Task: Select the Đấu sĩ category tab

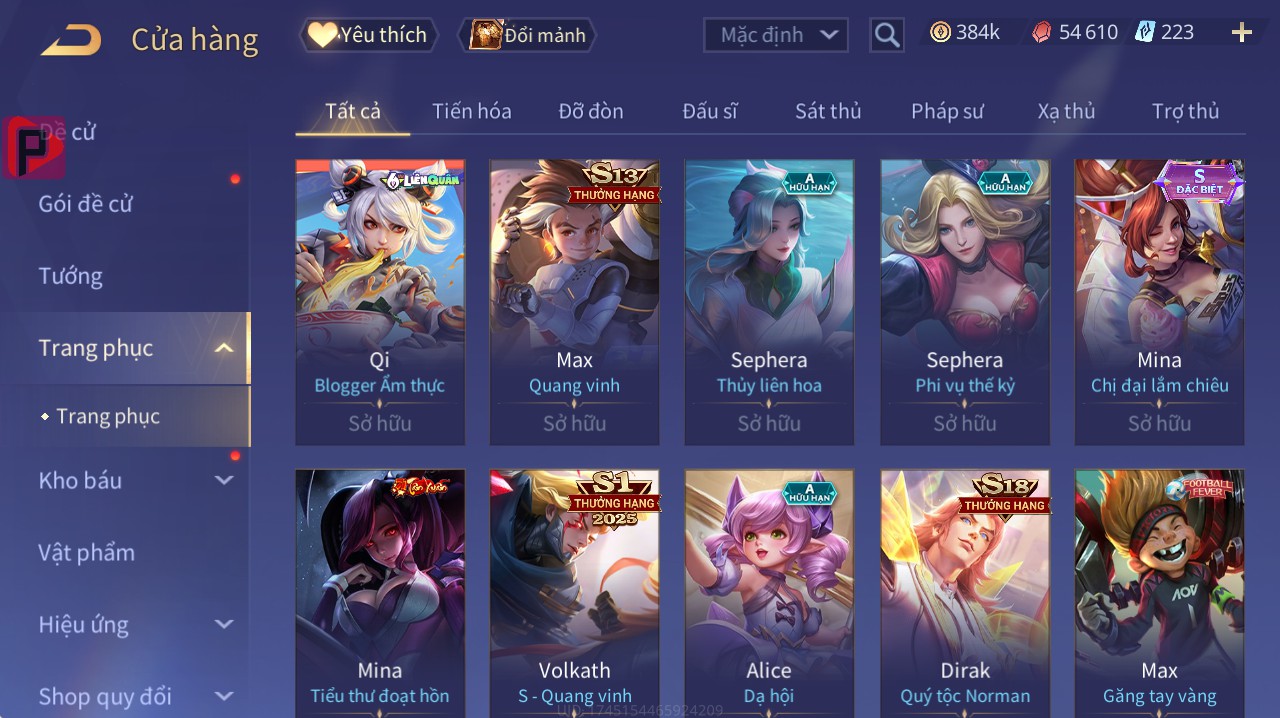Action: pos(710,111)
